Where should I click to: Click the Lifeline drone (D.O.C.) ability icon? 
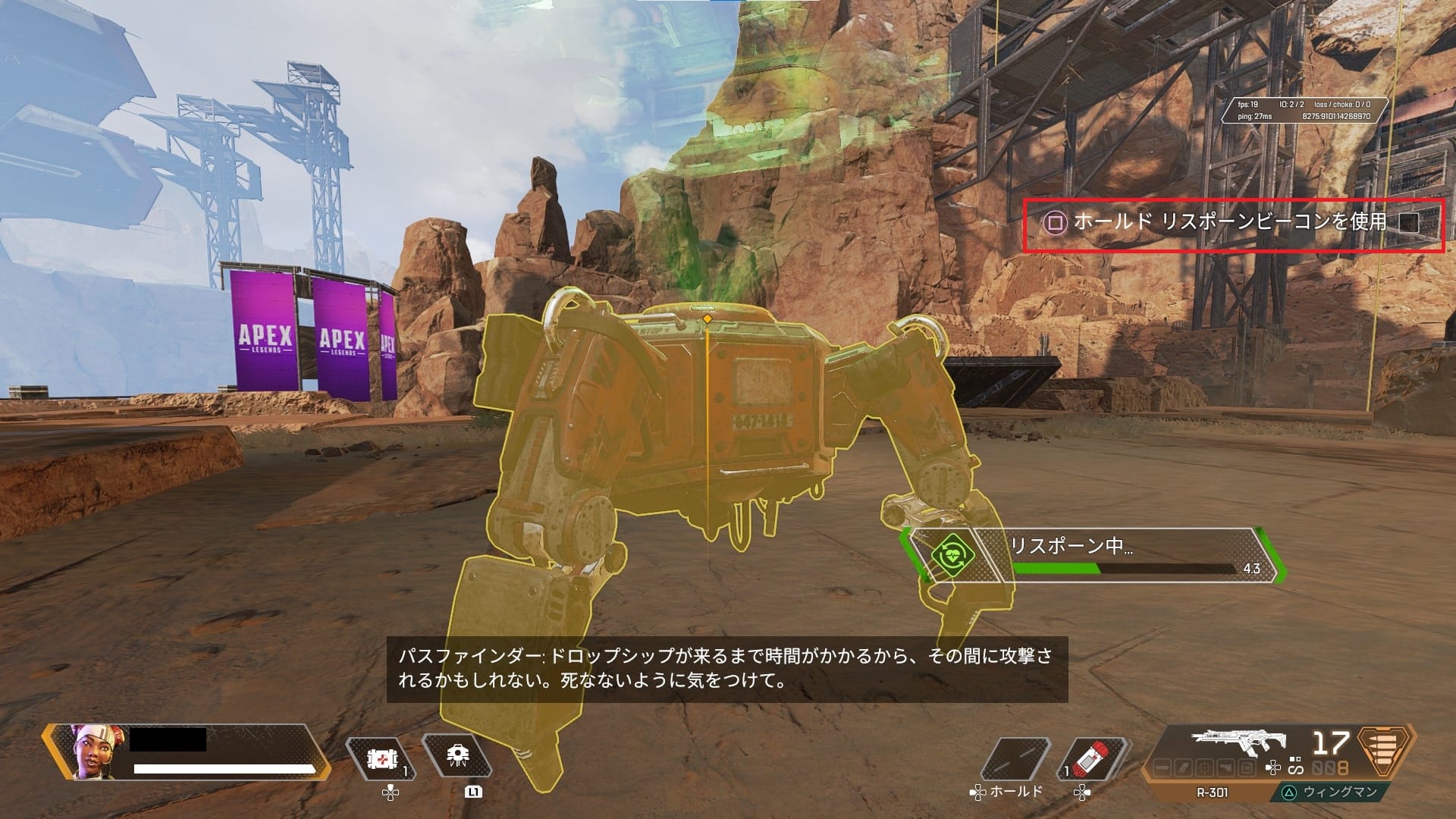[x=457, y=755]
